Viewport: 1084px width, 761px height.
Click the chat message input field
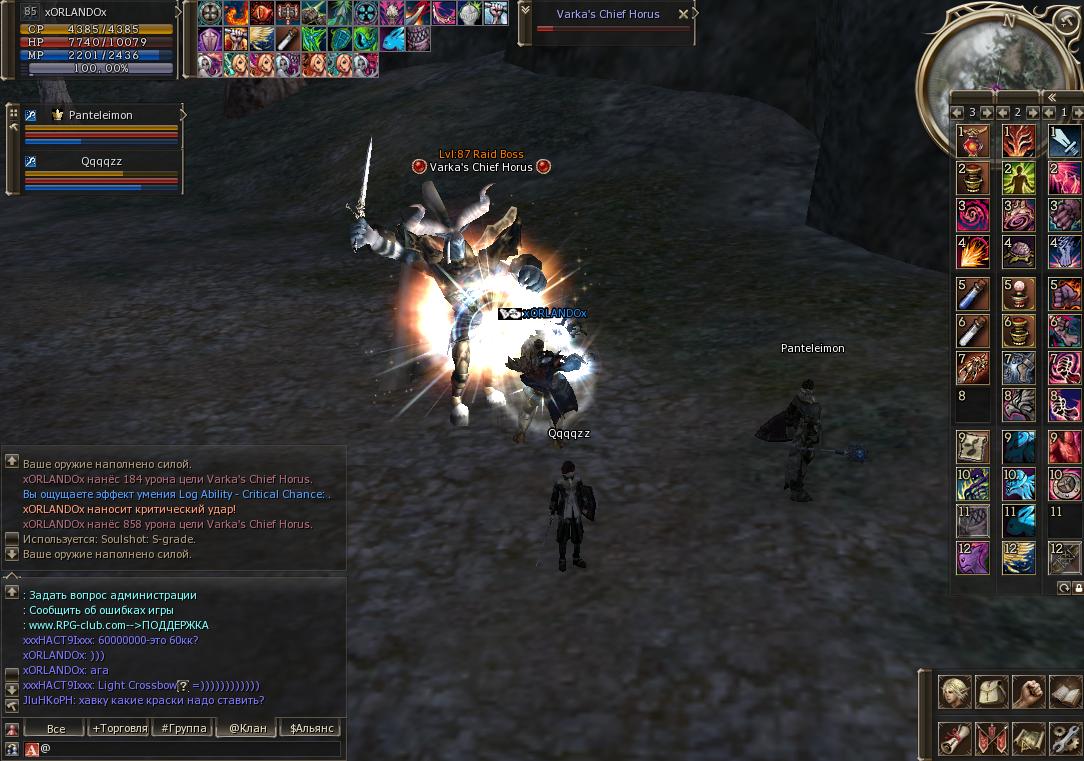click(190, 748)
